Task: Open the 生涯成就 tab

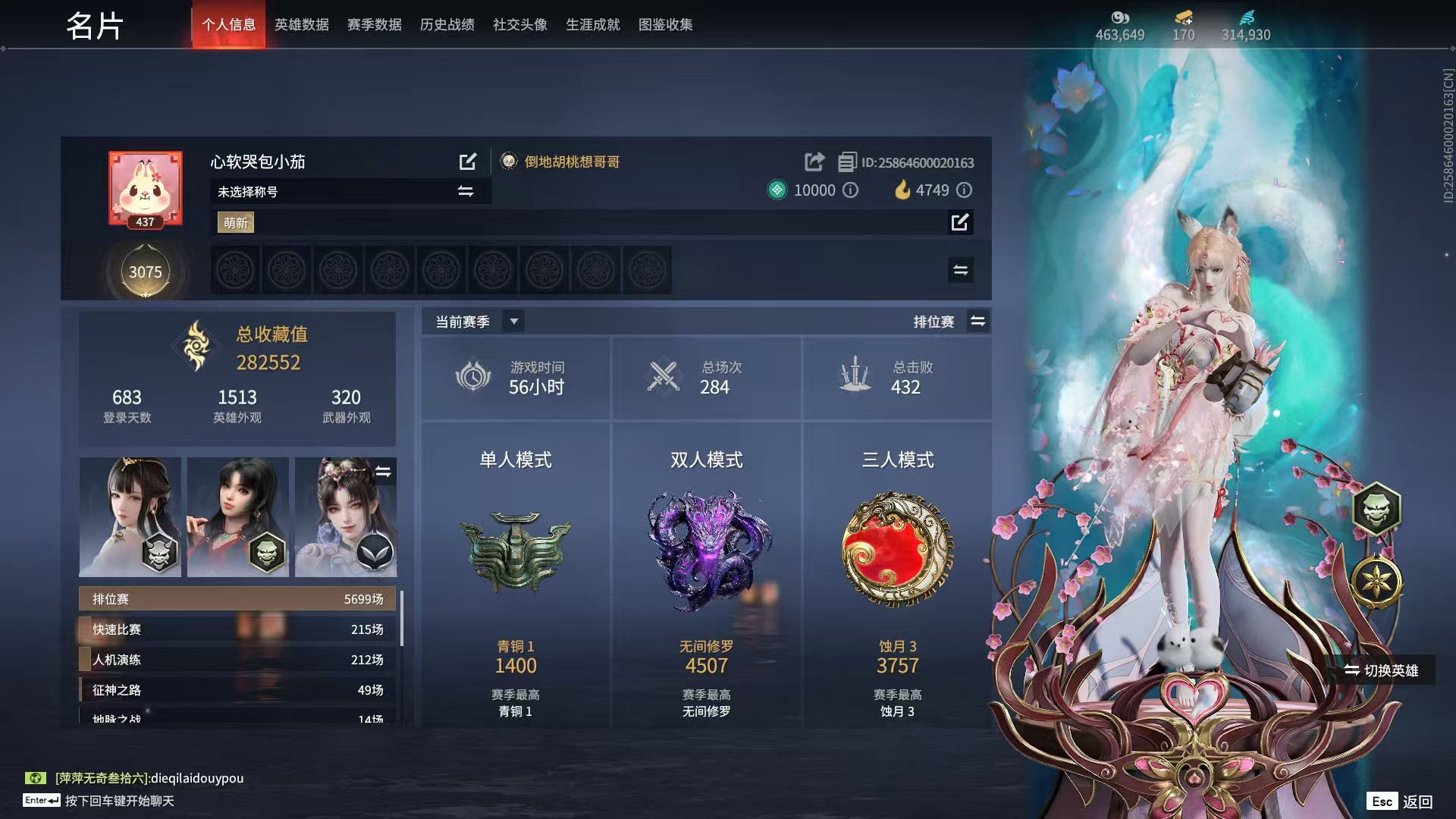Action: click(592, 24)
